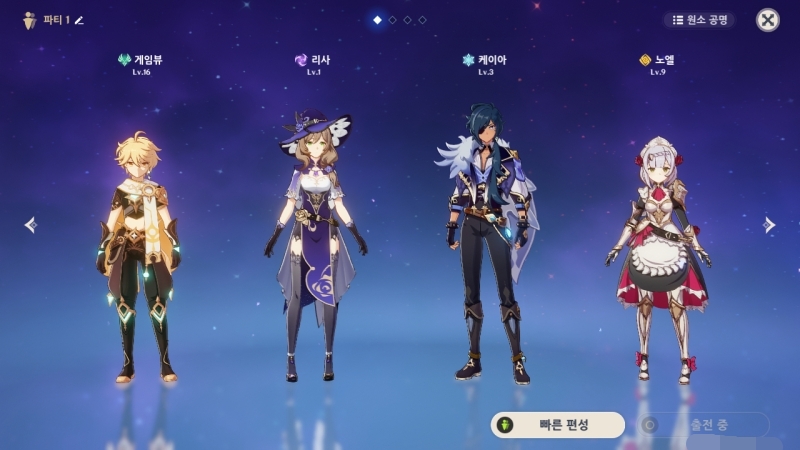Go to the previous party with the left arrow
This screenshot has height=450, width=800.
tap(30, 225)
